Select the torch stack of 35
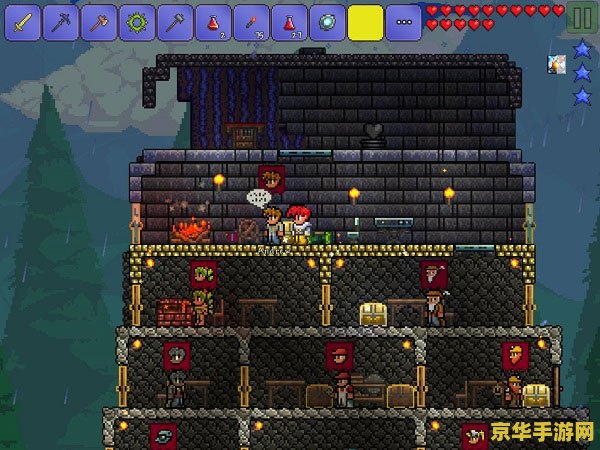600x450 pixels. [x=251, y=20]
